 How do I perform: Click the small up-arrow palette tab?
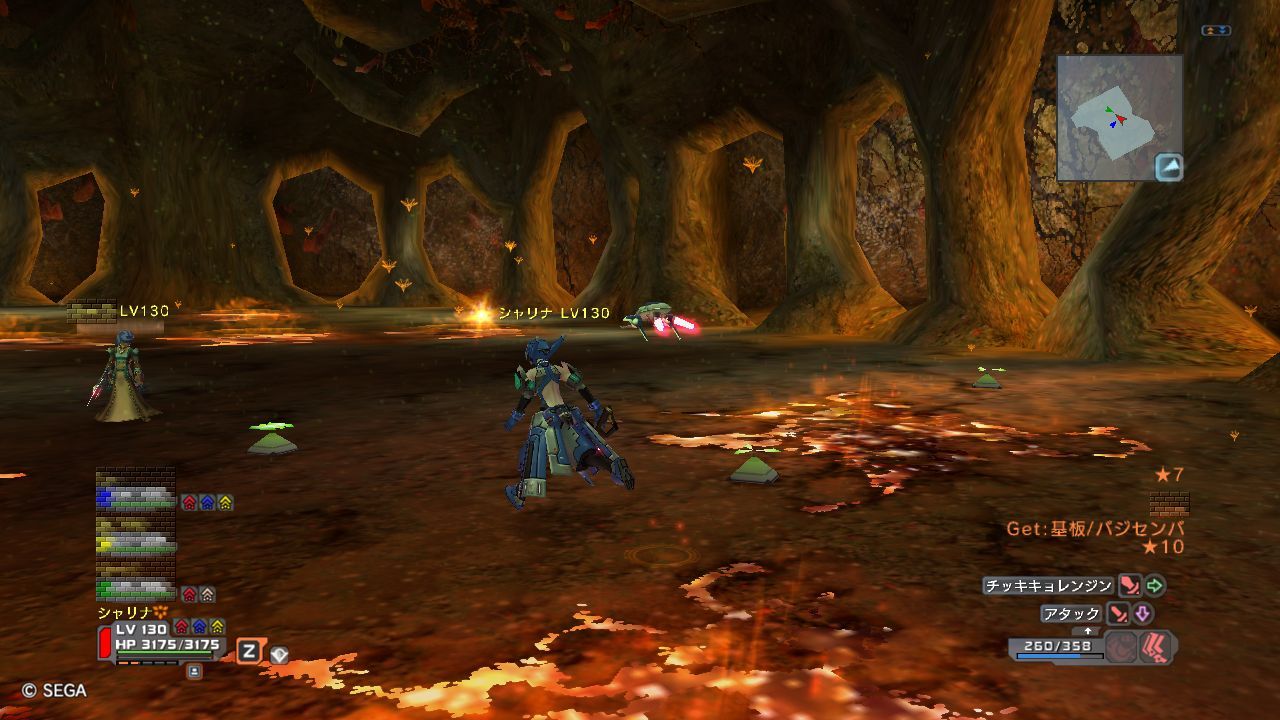(1088, 631)
